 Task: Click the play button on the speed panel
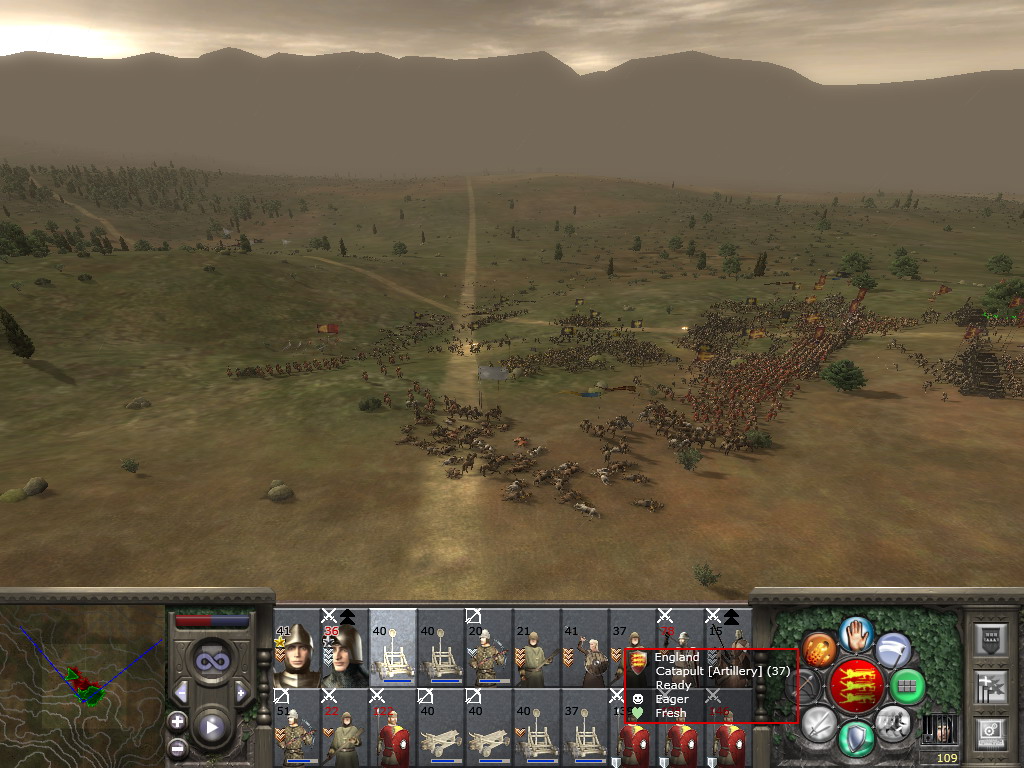211,727
